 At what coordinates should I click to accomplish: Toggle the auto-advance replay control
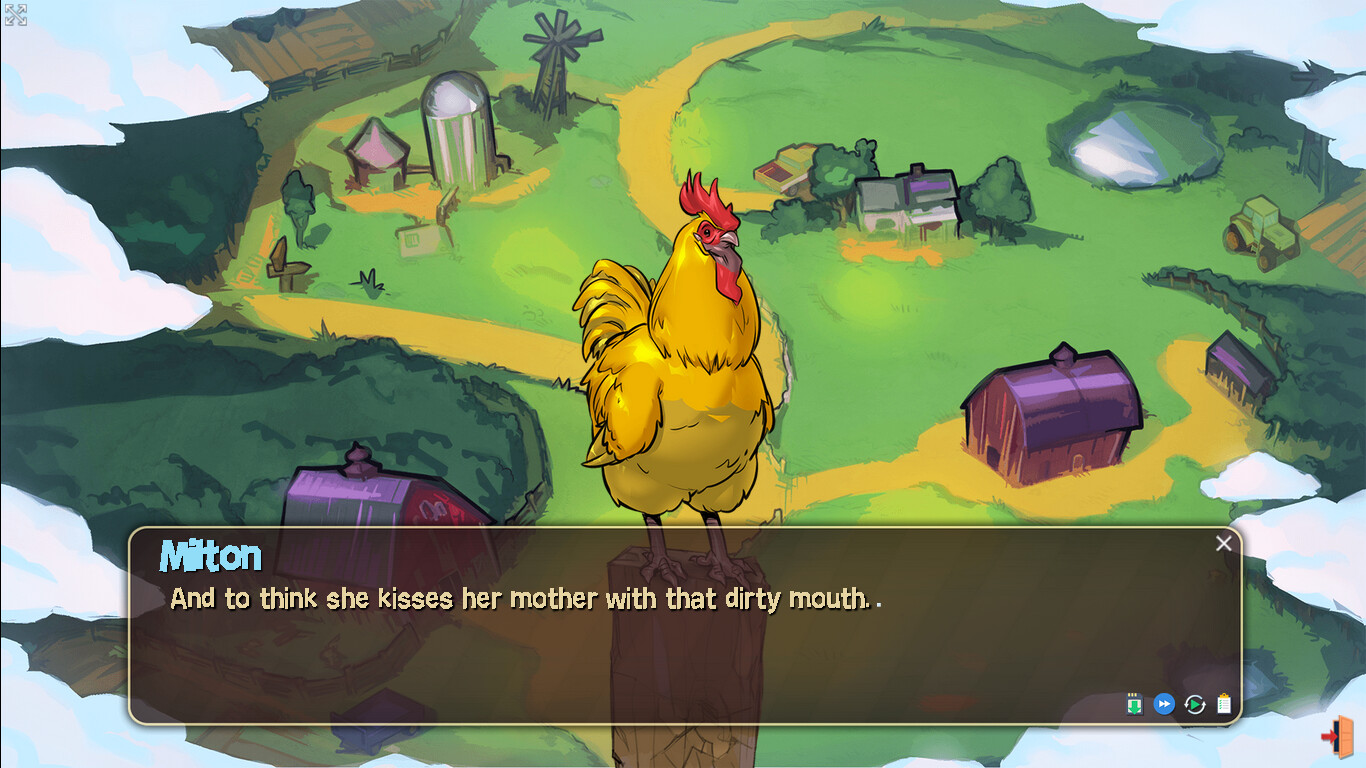click(x=1193, y=703)
